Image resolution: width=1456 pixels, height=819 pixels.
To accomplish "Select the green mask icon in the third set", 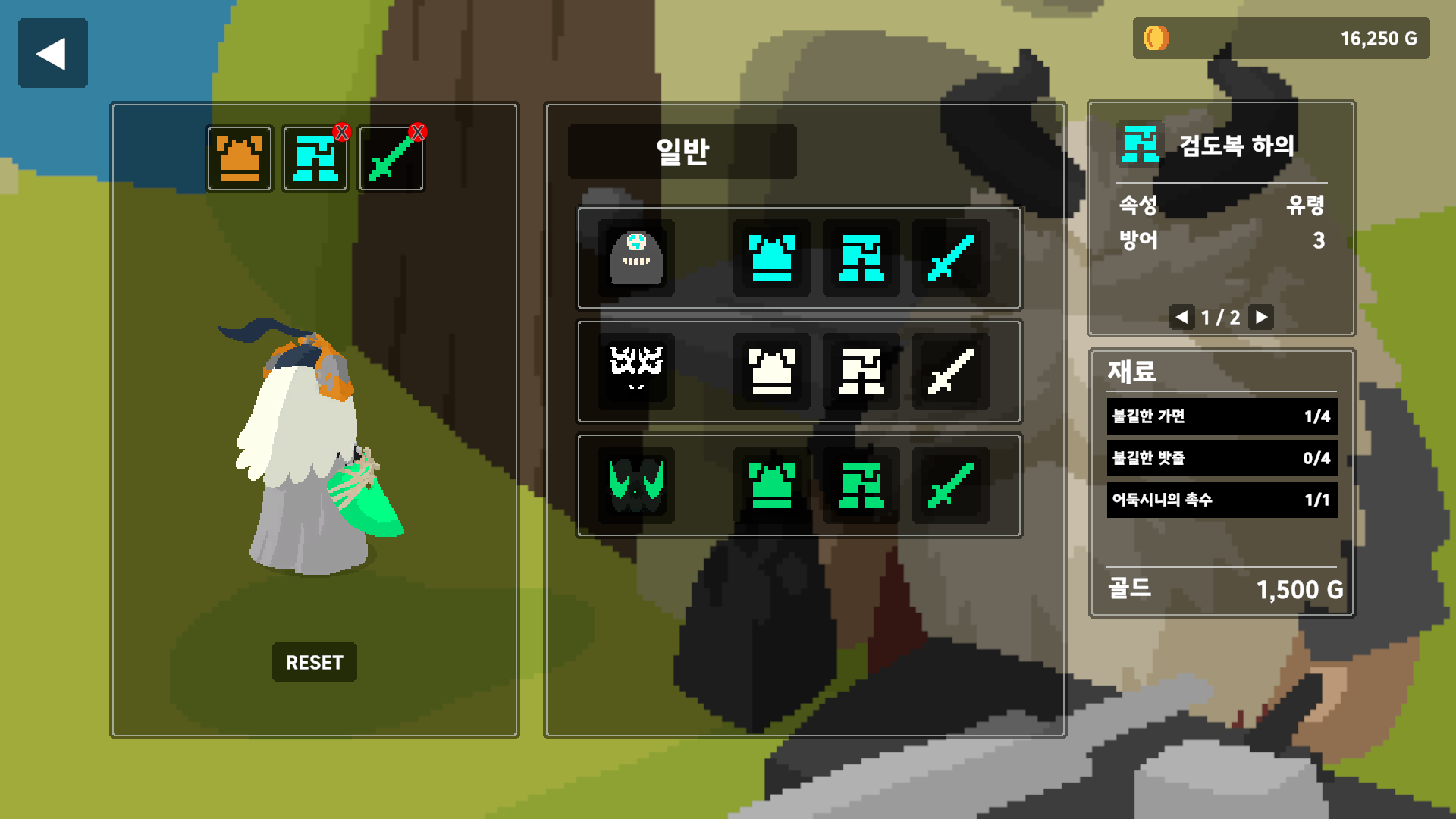I will point(635,484).
